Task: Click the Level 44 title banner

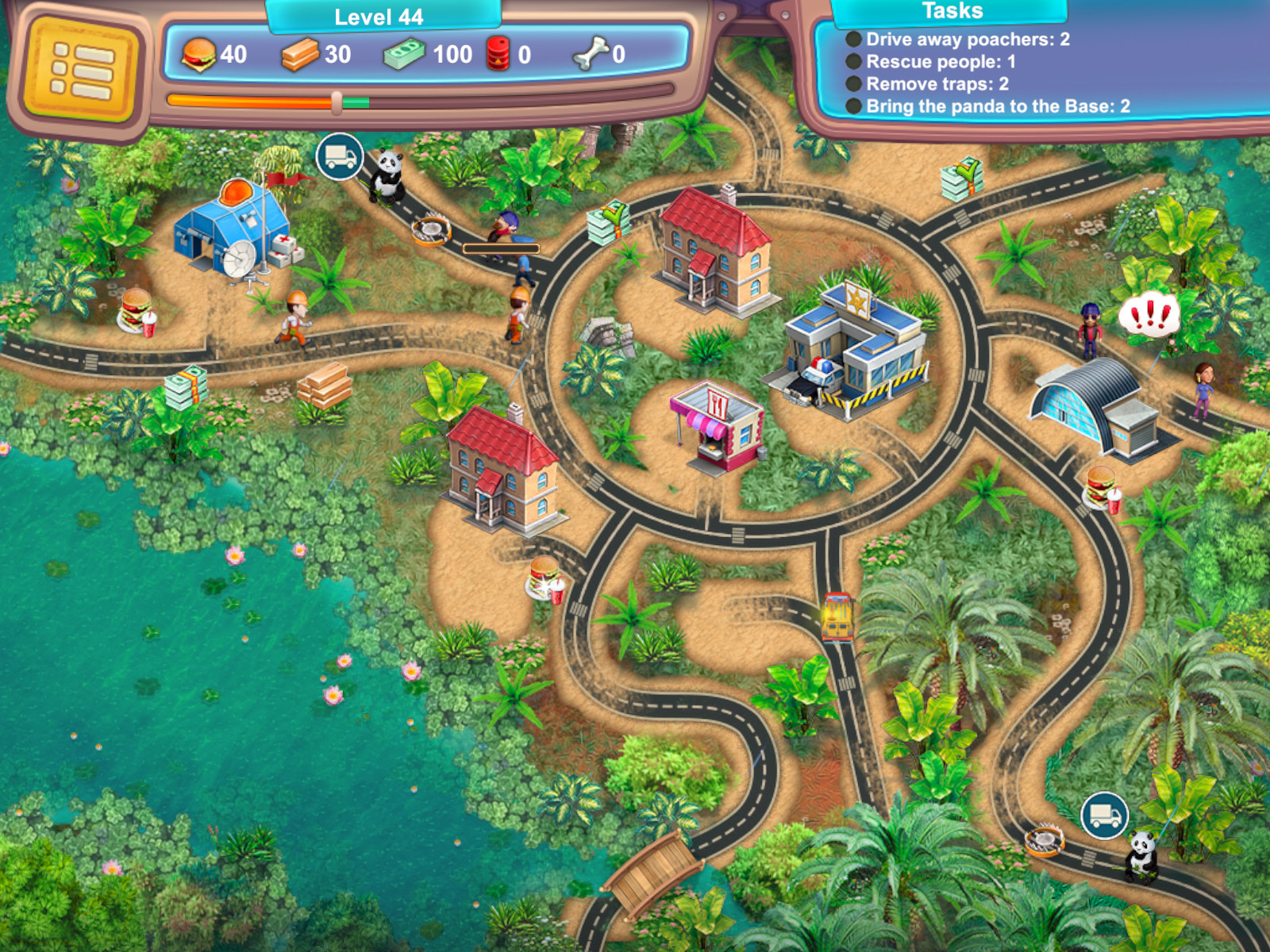Action: 379,15
